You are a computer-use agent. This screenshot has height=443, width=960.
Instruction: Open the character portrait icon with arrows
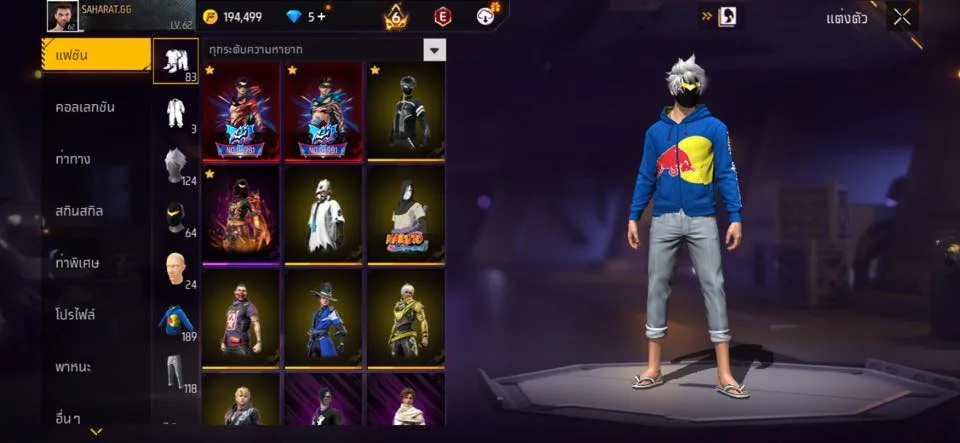(x=723, y=16)
